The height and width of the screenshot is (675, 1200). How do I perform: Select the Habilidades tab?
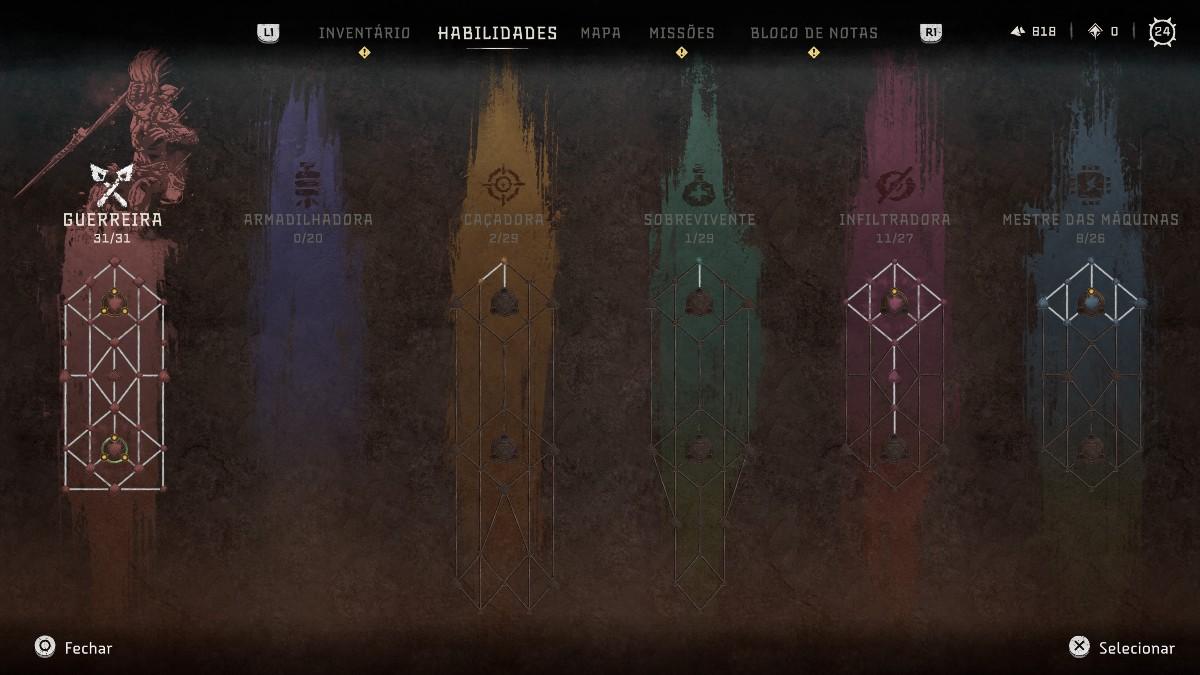tap(497, 33)
